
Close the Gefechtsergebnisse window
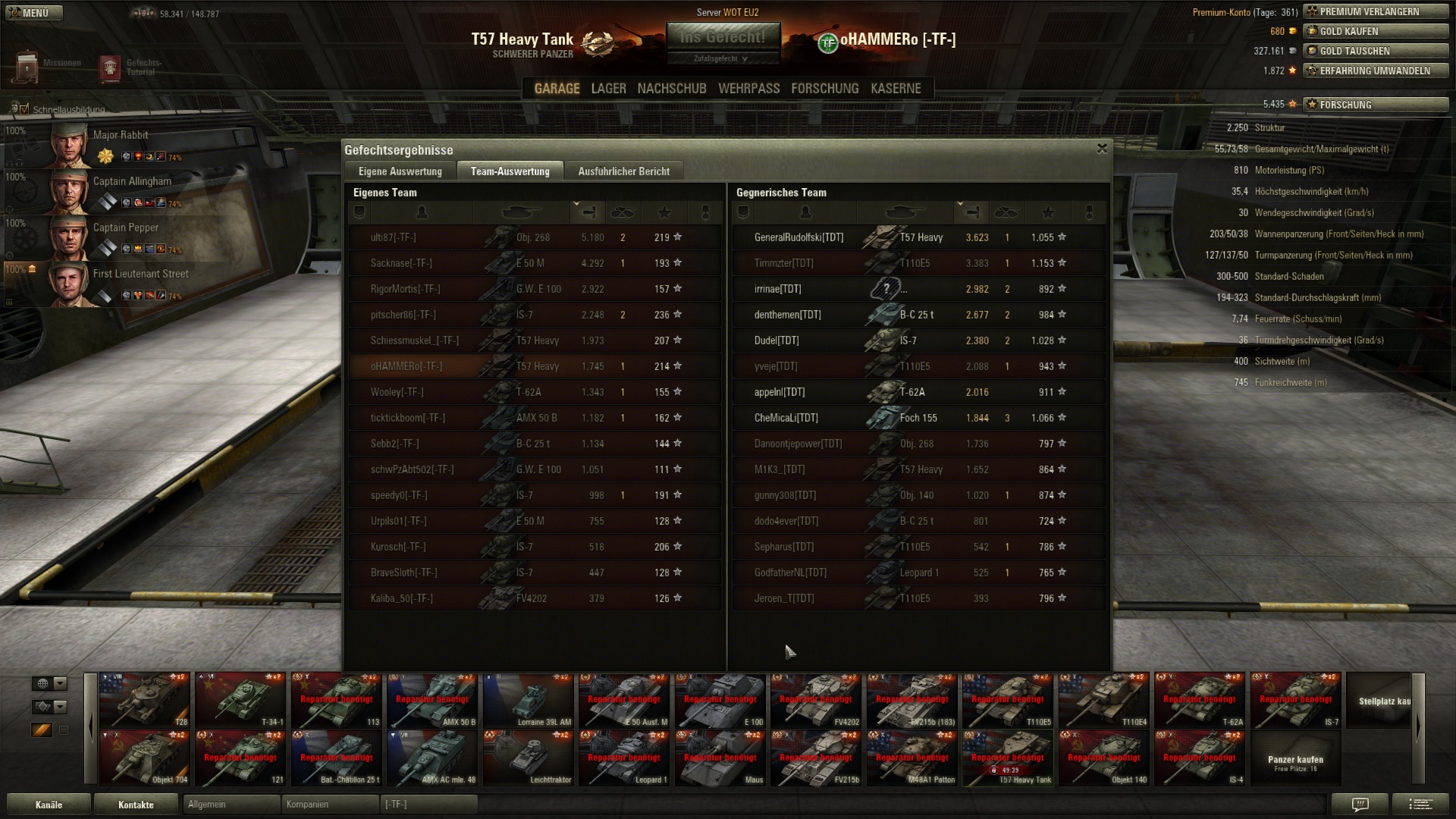pyautogui.click(x=1102, y=149)
